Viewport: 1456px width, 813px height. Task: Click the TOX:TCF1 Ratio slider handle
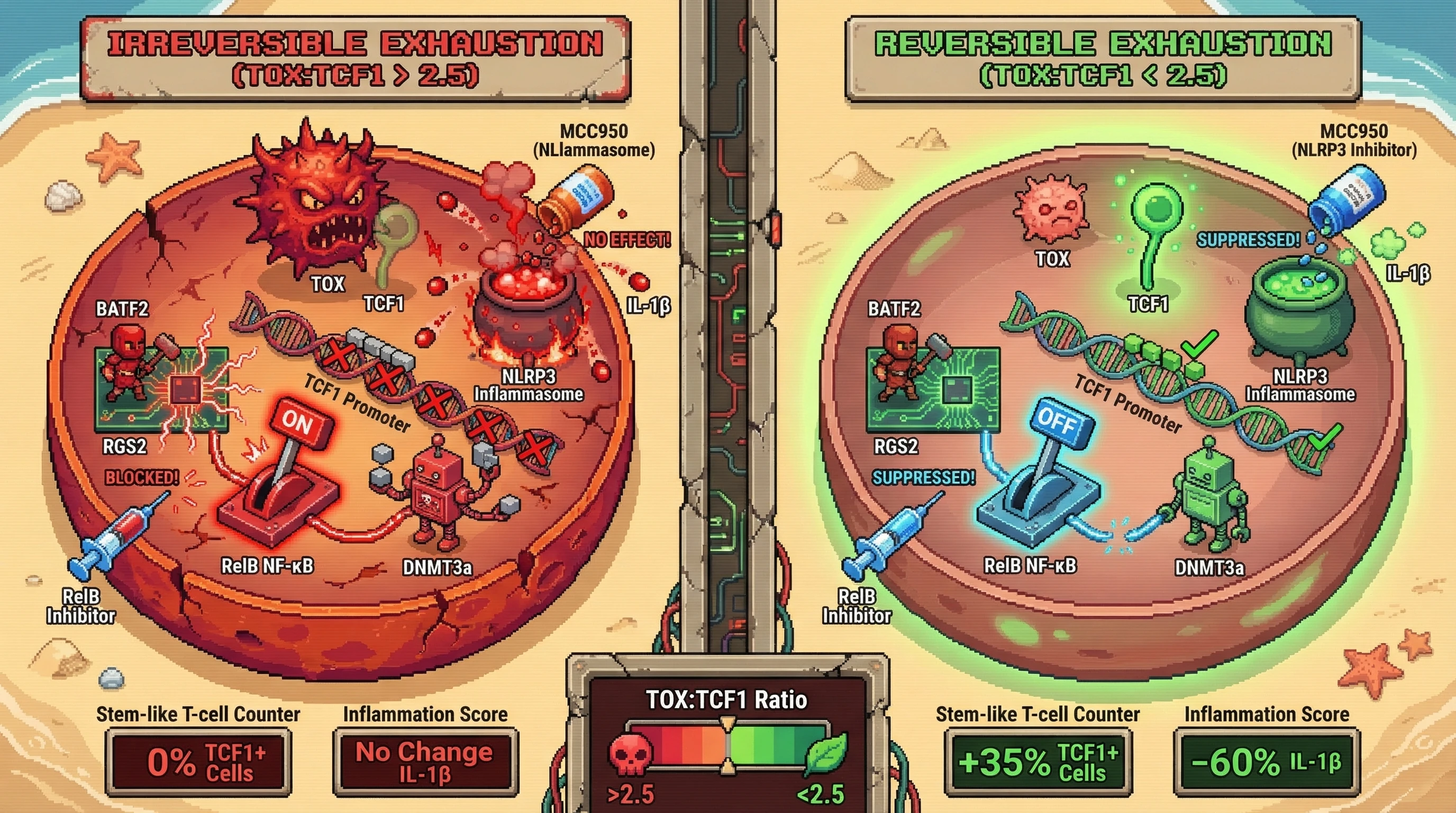(x=728, y=746)
